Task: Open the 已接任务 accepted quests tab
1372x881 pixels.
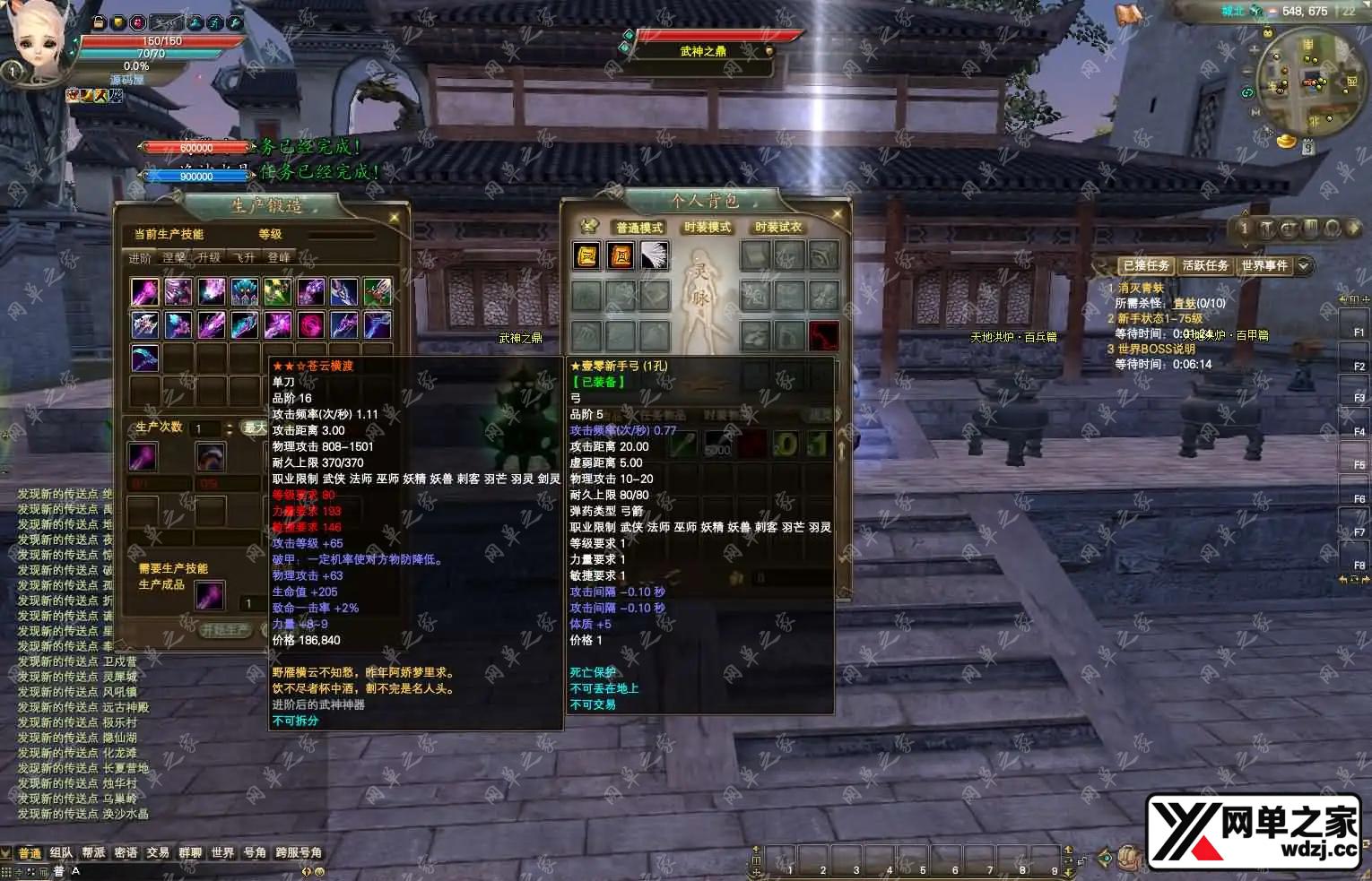Action: coord(1146,266)
